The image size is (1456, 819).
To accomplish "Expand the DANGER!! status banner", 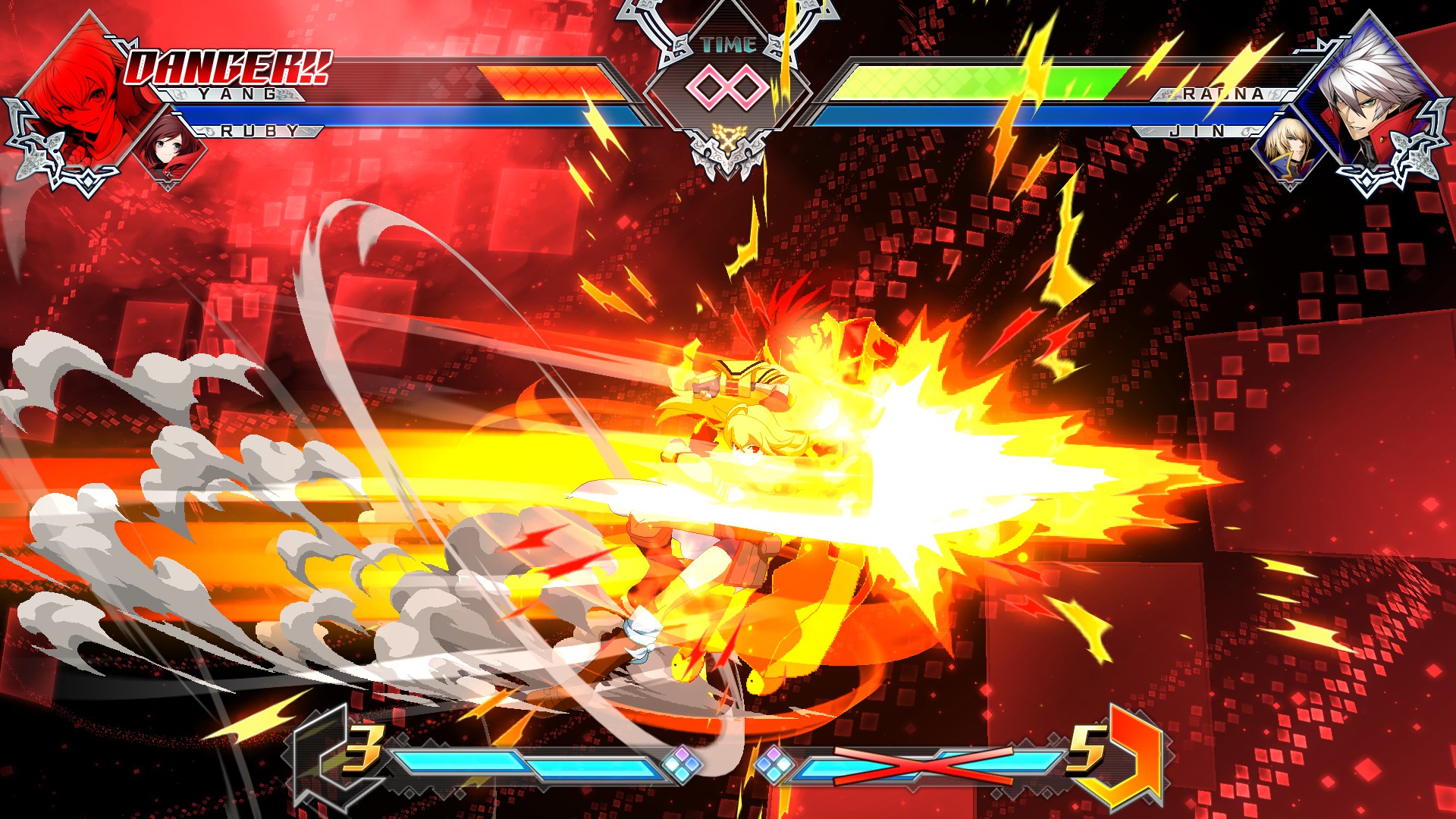I will (x=227, y=68).
